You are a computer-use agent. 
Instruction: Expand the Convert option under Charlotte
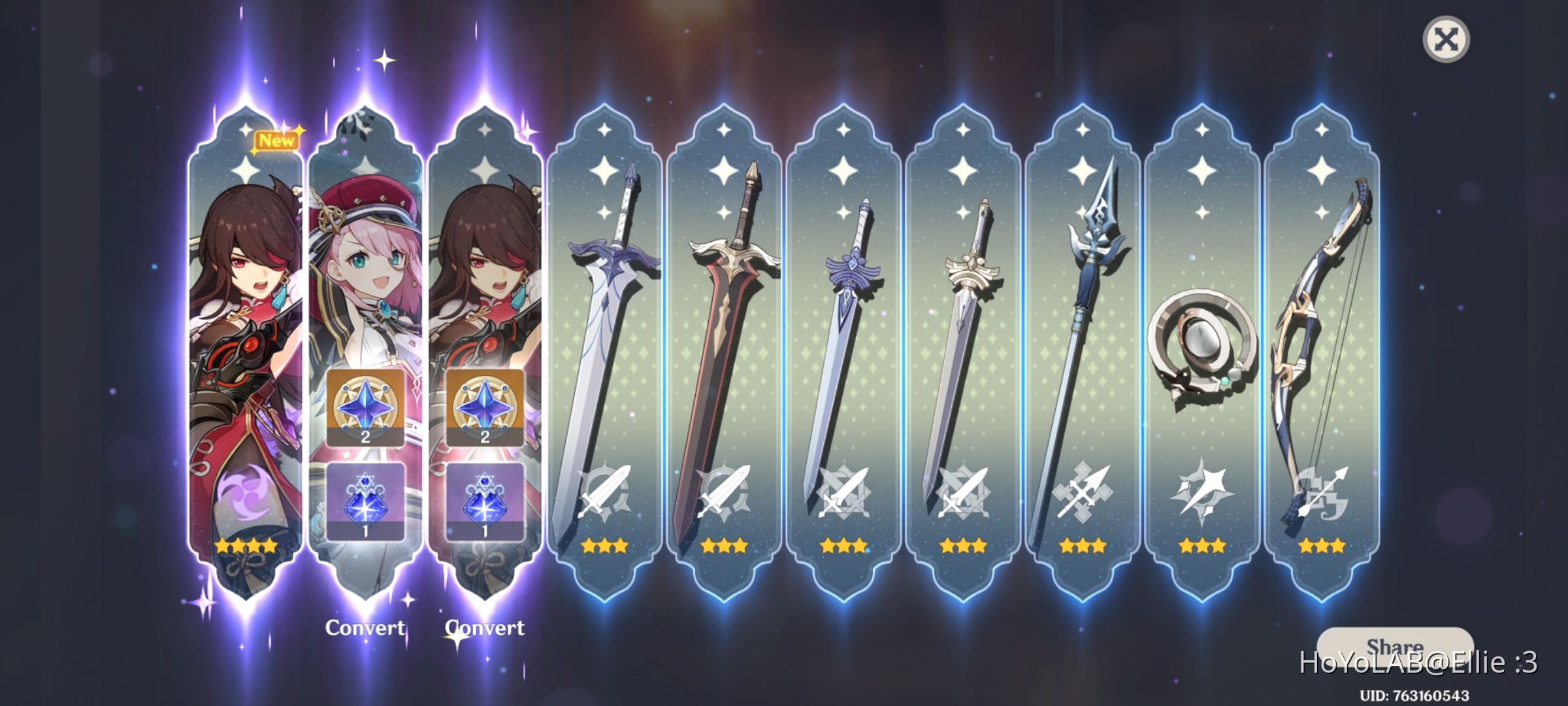[365, 628]
